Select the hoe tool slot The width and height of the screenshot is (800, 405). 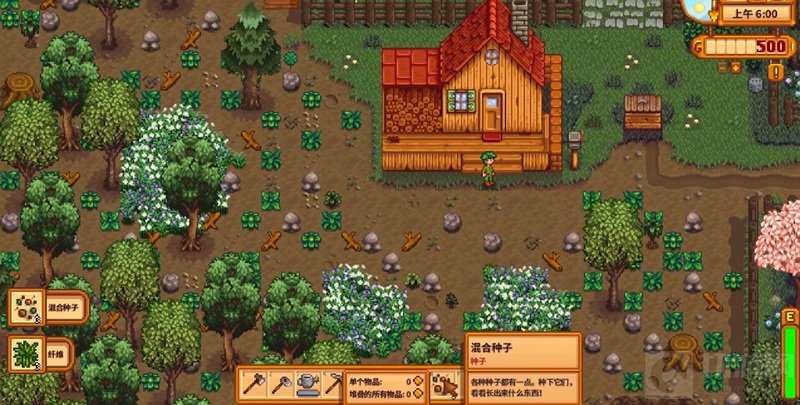coord(281,384)
